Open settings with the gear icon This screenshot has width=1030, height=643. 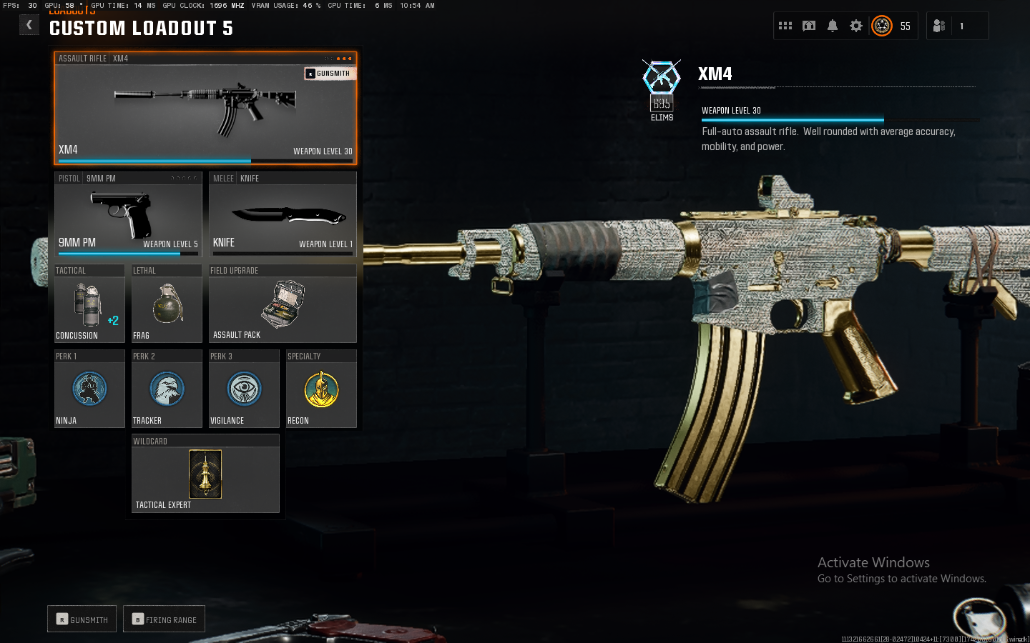[x=856, y=26]
